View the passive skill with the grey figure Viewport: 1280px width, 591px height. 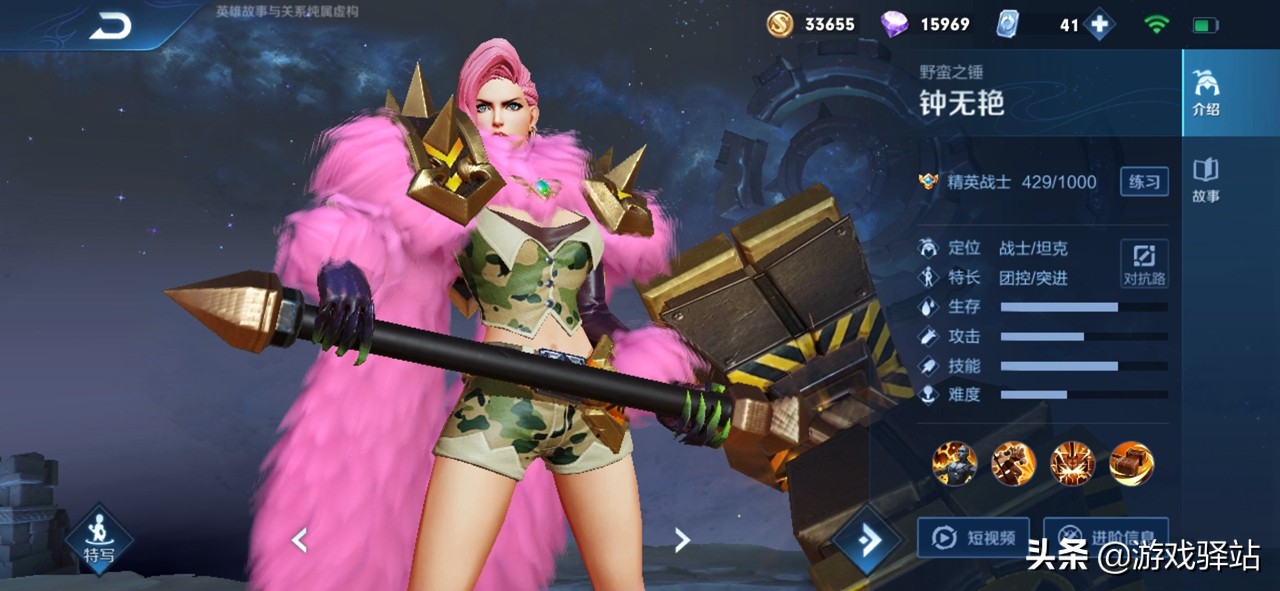954,463
